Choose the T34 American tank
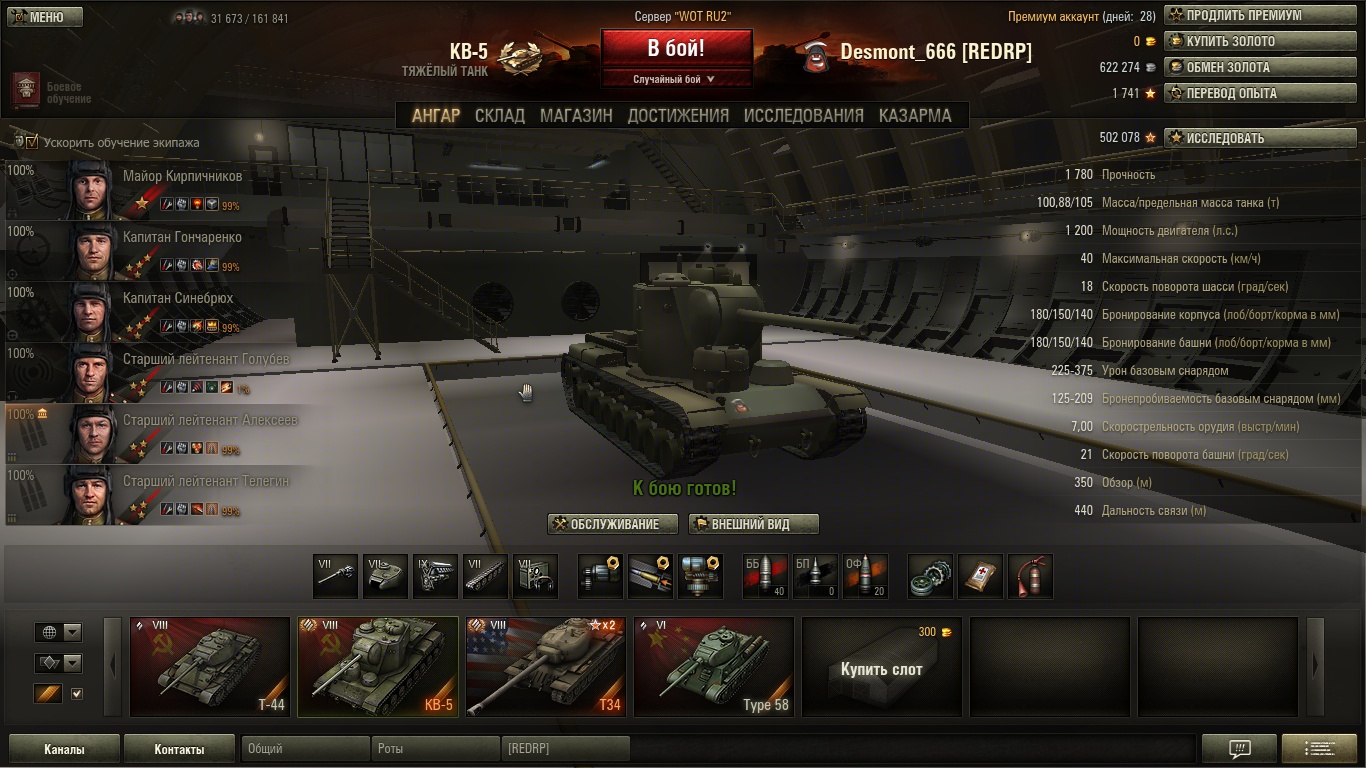This screenshot has height=768, width=1366. click(x=545, y=666)
